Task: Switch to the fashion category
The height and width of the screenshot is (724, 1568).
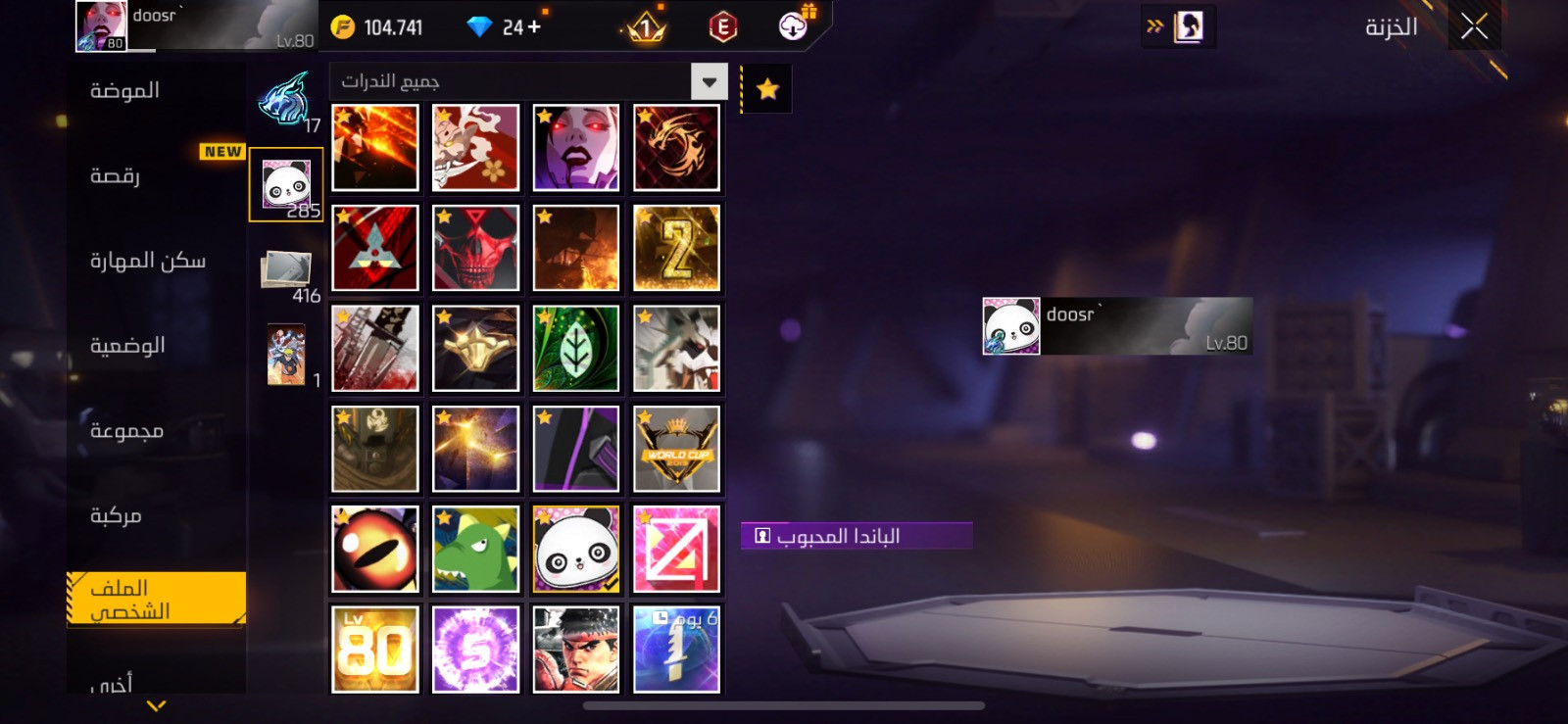Action: (x=124, y=91)
